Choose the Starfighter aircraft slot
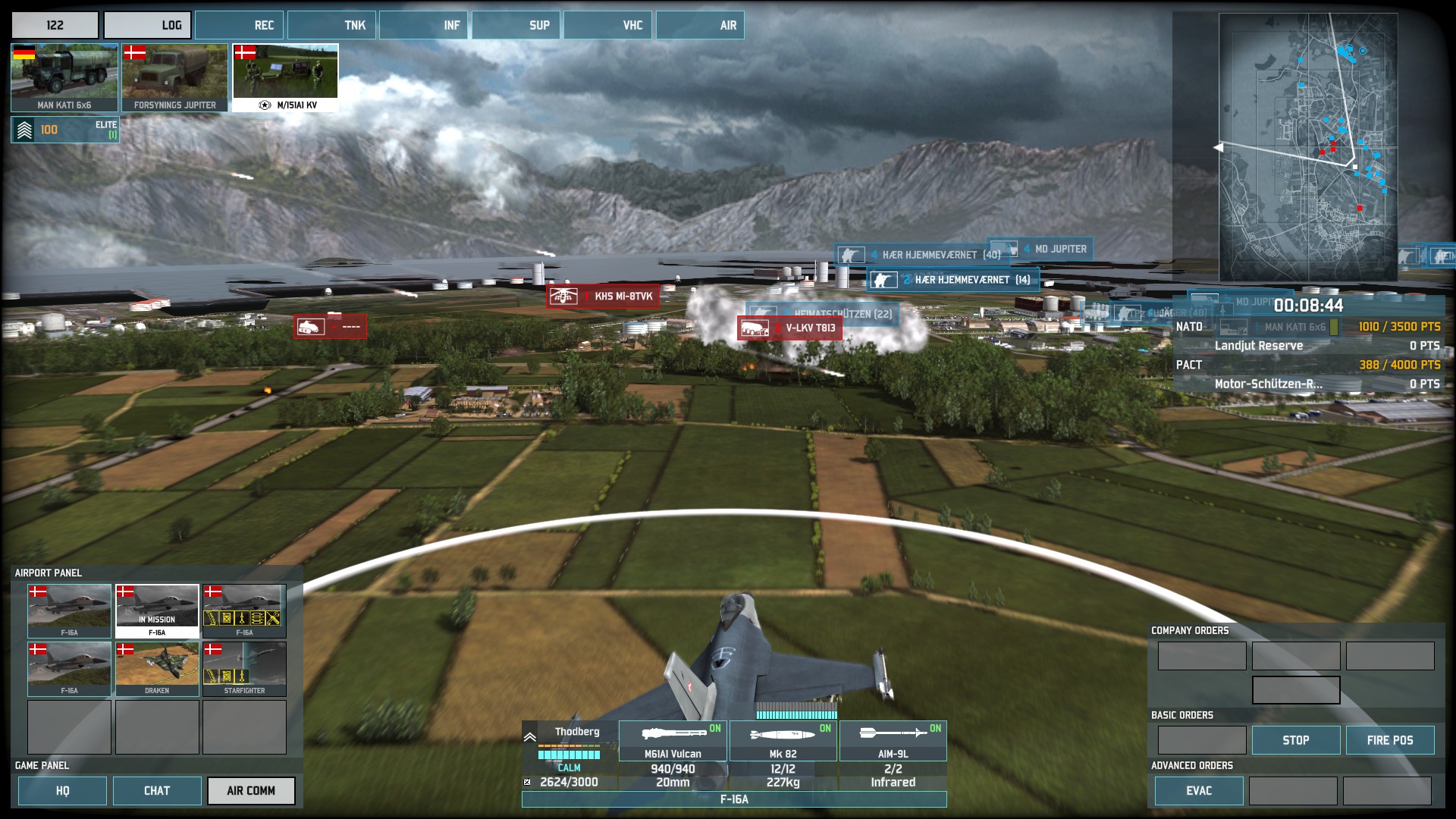1456x819 pixels. 244,669
